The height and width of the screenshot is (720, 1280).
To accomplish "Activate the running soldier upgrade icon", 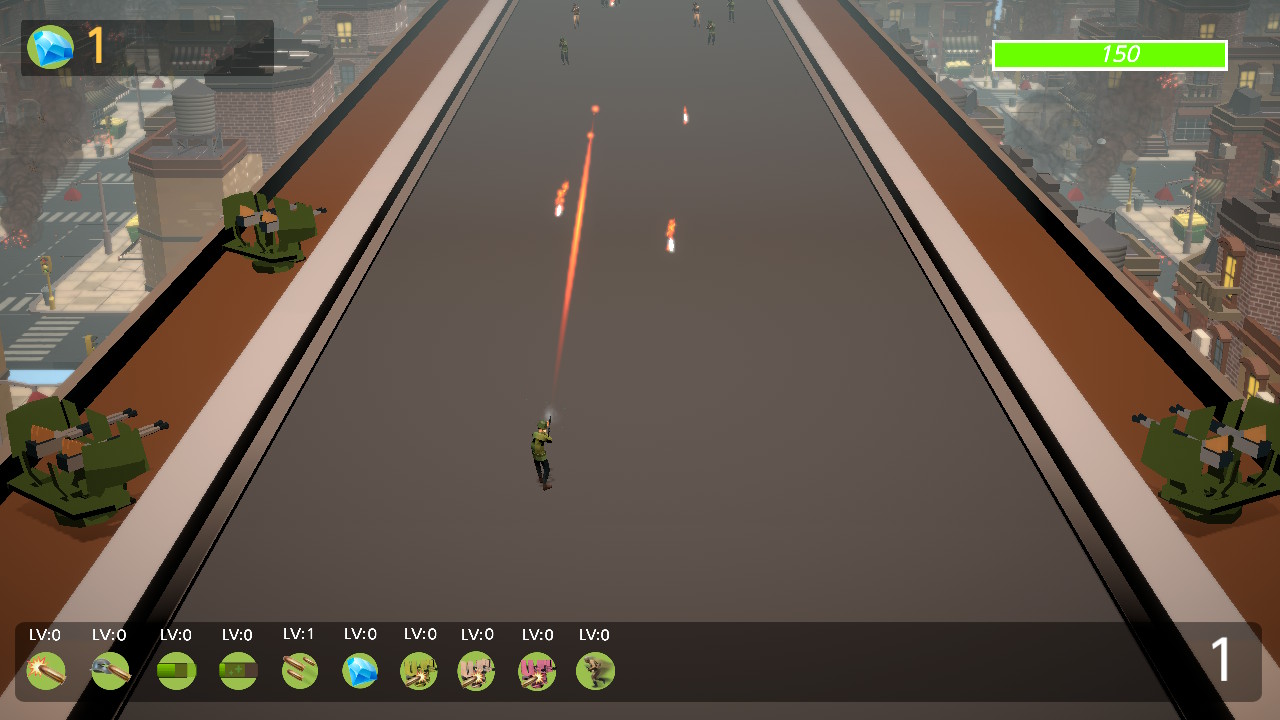I will tap(595, 671).
